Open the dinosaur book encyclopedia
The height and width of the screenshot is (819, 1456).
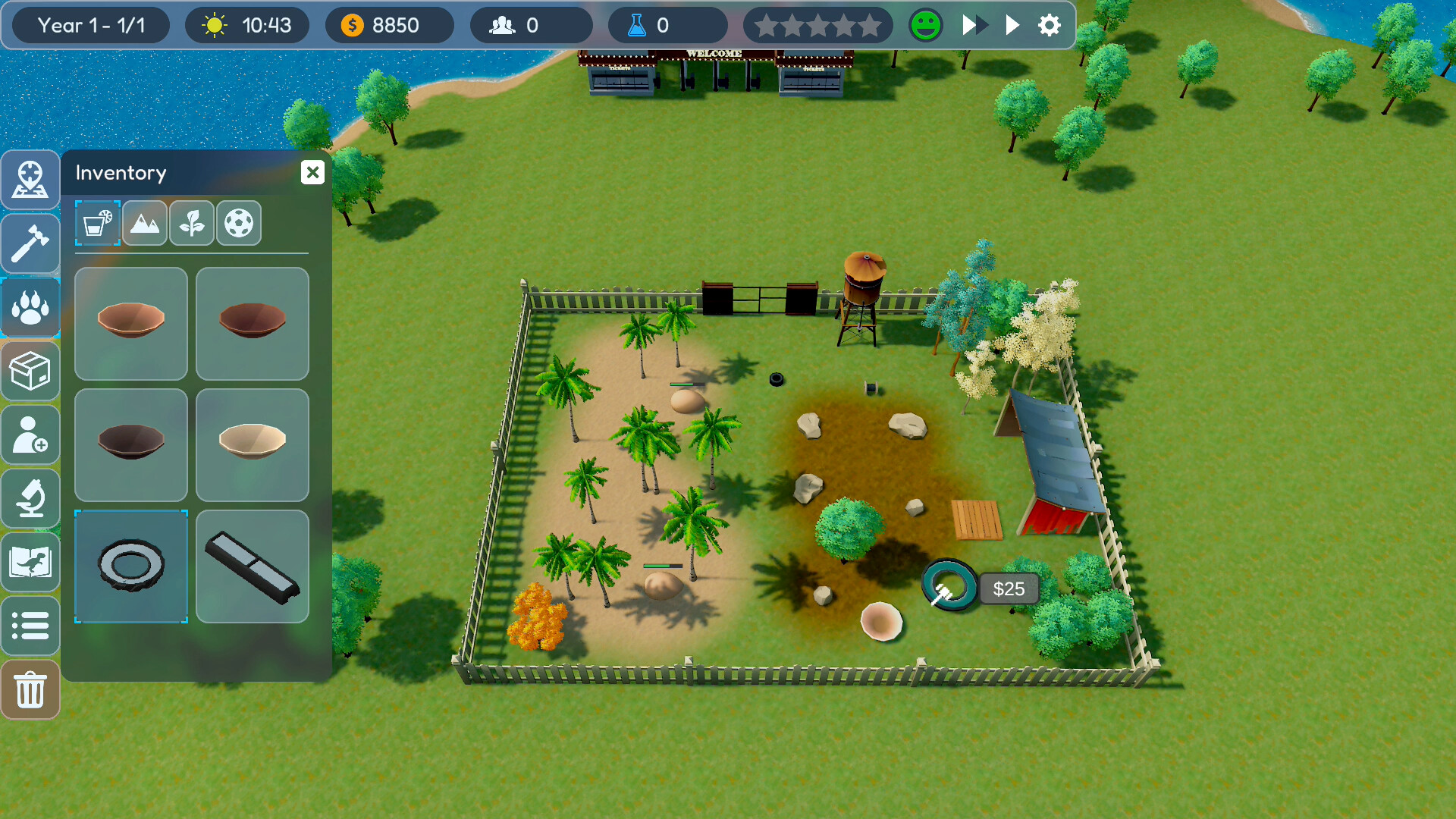coord(30,562)
